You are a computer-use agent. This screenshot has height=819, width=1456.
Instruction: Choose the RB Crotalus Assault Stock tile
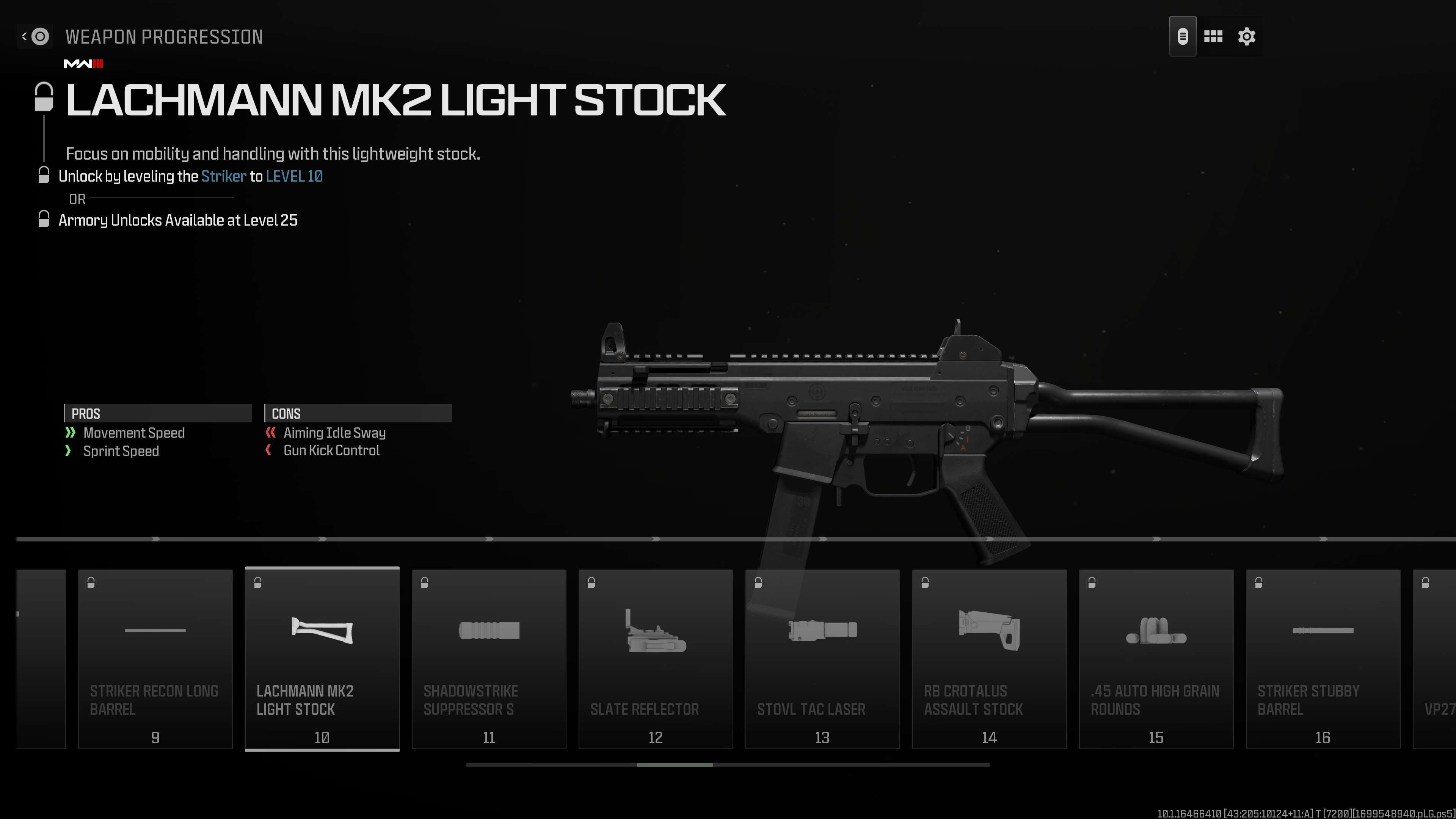point(989,659)
